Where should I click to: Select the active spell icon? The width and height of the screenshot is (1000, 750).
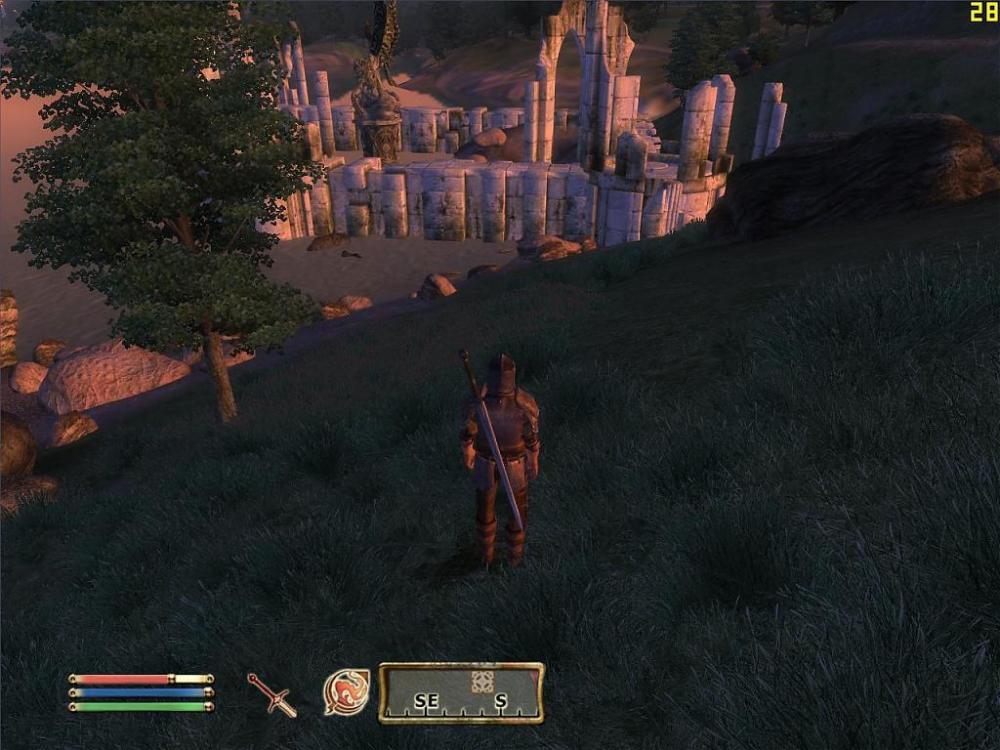346,692
